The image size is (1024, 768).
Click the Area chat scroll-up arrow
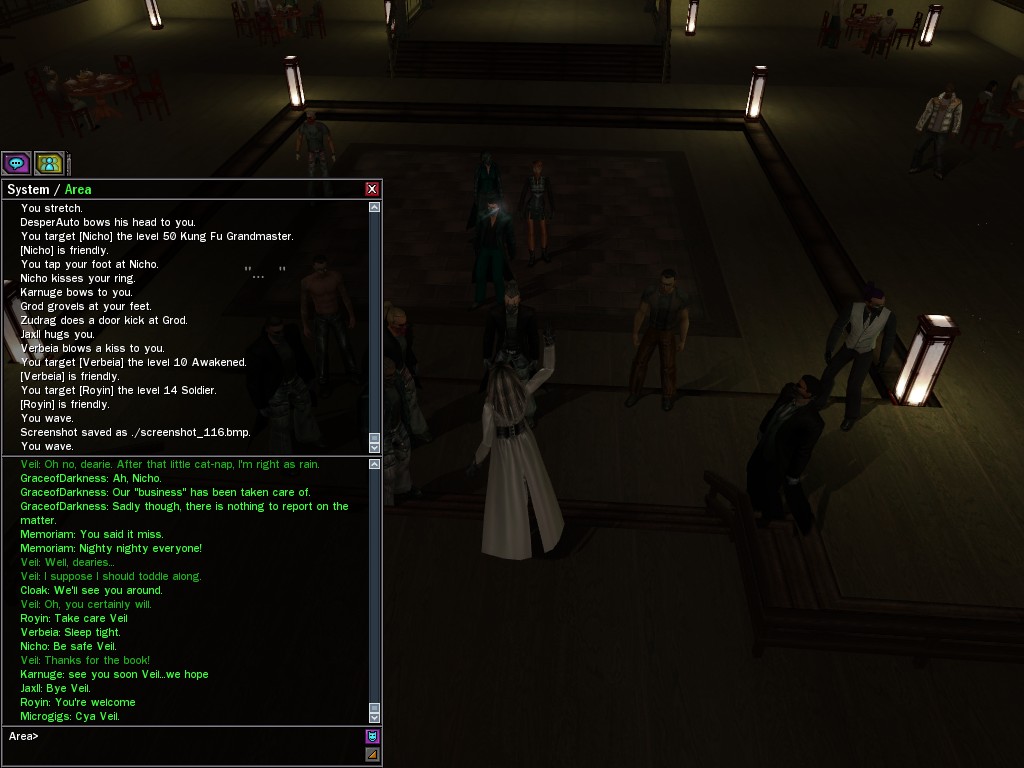[374, 465]
